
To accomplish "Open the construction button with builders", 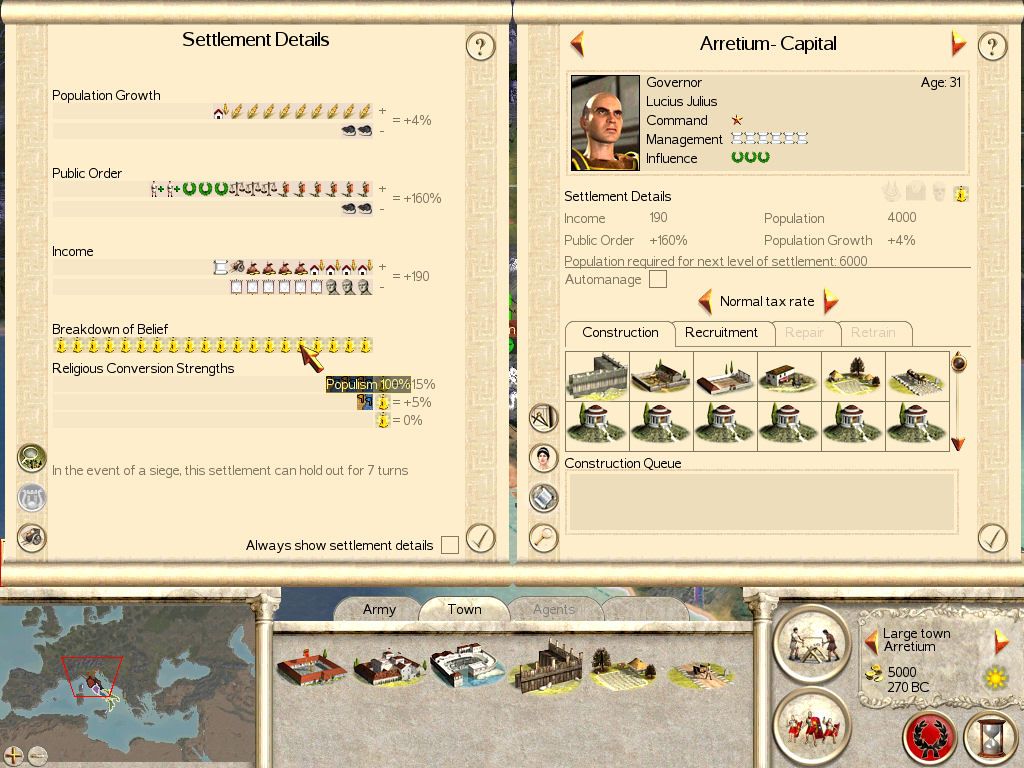I will (811, 641).
